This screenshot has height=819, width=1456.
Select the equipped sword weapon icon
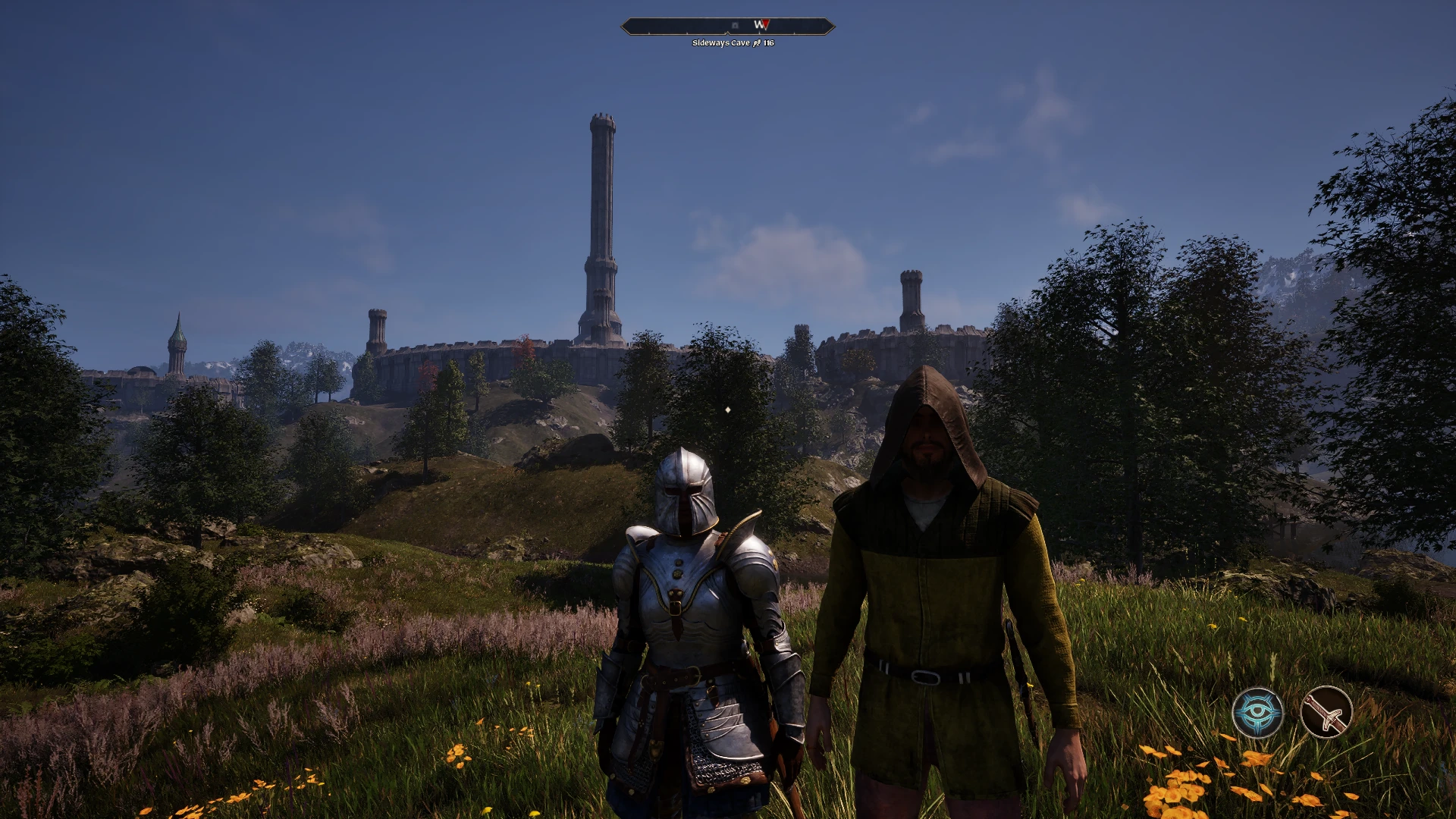coord(1326,713)
